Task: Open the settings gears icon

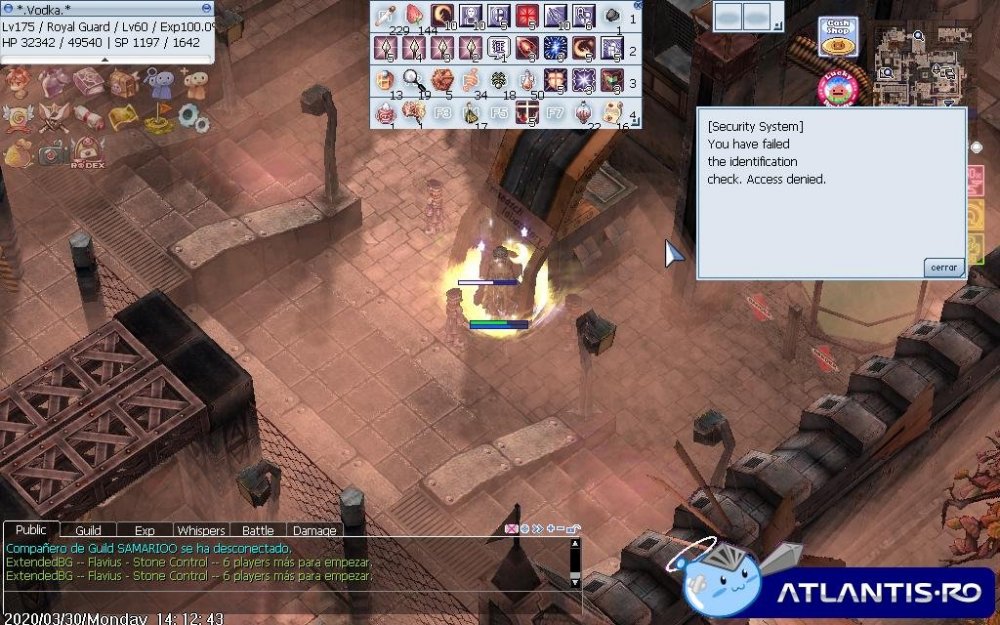Action: 193,118
